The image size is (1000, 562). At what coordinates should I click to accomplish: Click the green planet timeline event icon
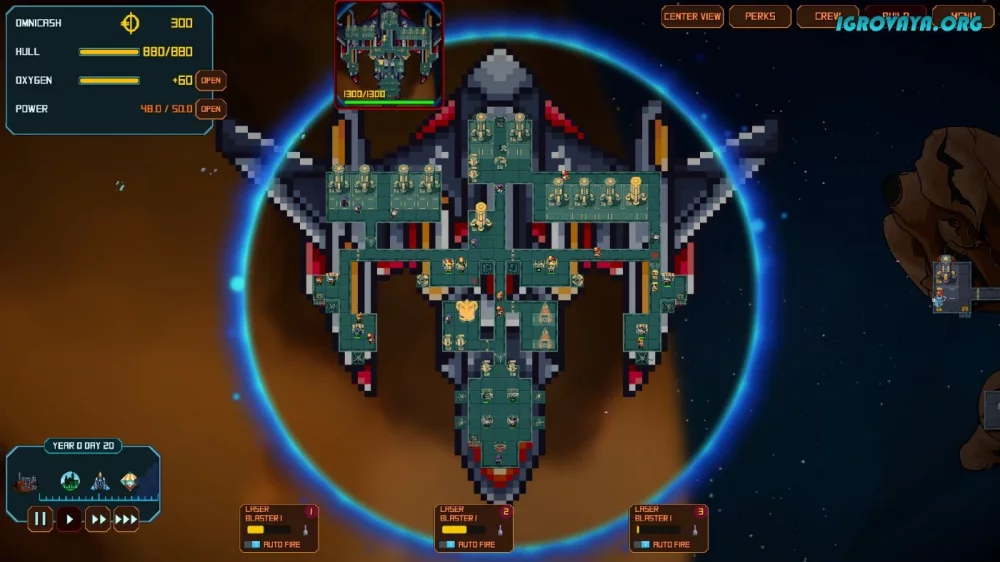(70, 481)
